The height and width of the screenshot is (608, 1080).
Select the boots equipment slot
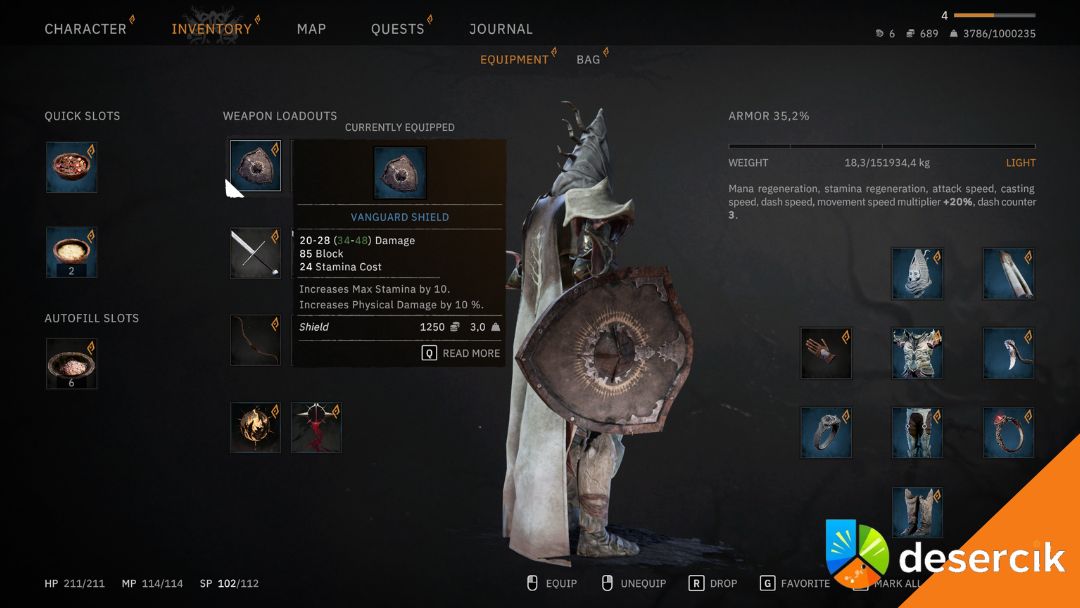click(x=917, y=512)
